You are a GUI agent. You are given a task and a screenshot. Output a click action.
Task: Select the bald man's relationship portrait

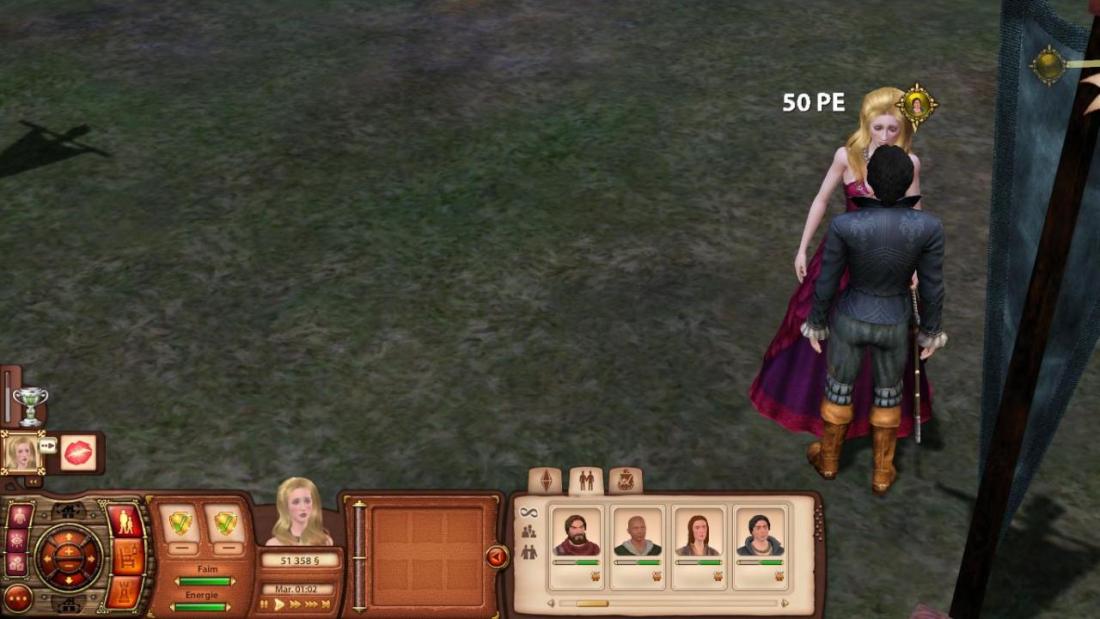[x=637, y=534]
